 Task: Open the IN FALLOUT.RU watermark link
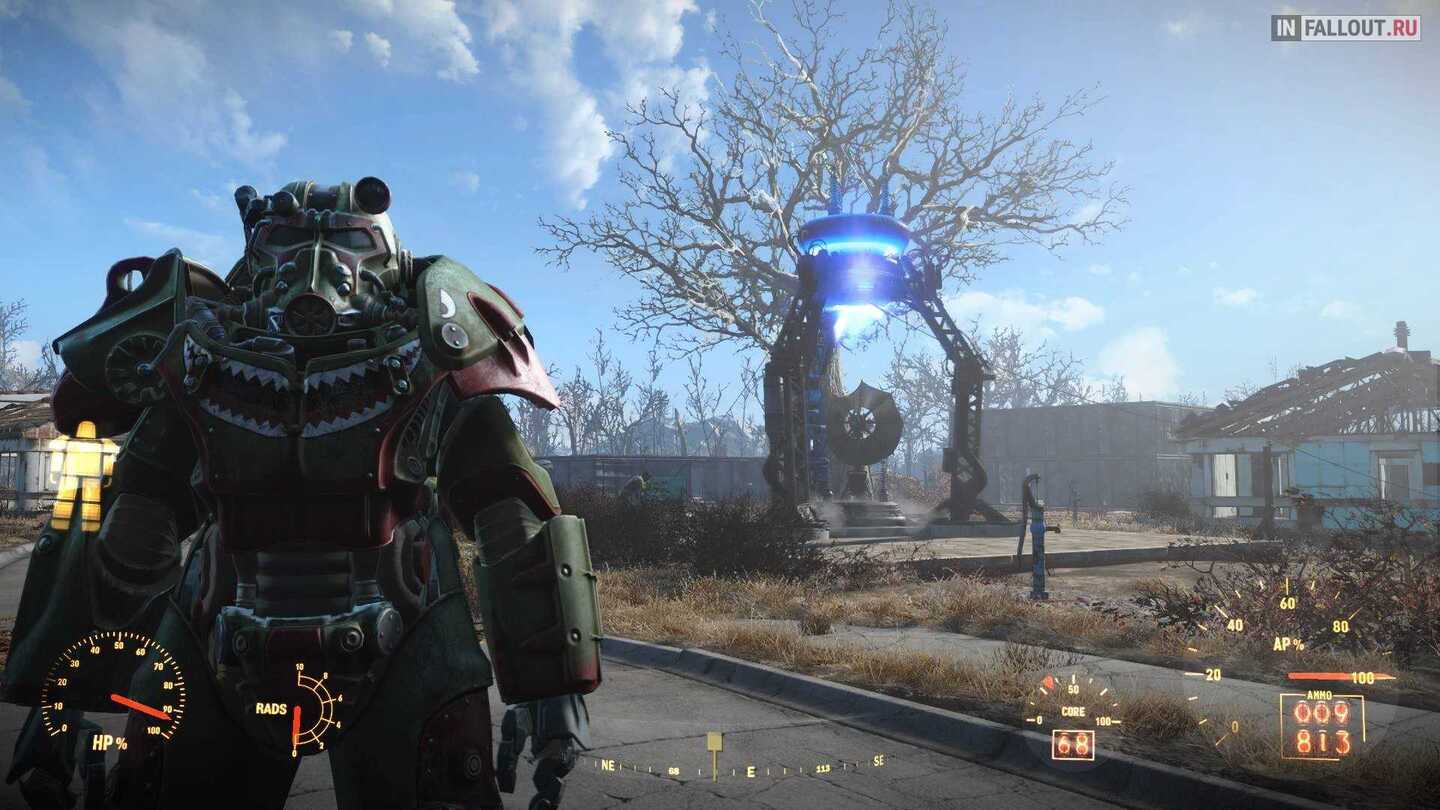1345,28
